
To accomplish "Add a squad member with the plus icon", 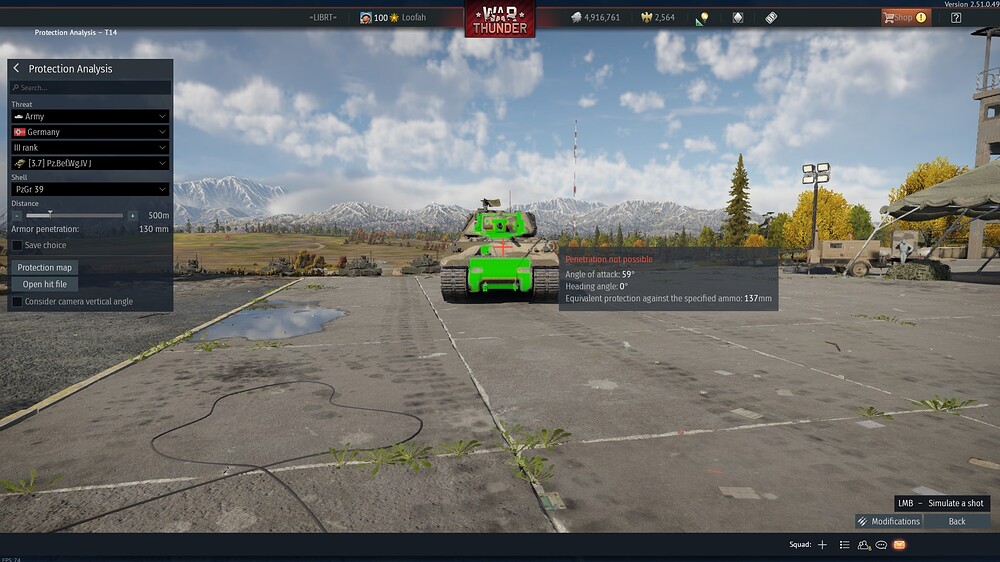I will [x=822, y=545].
